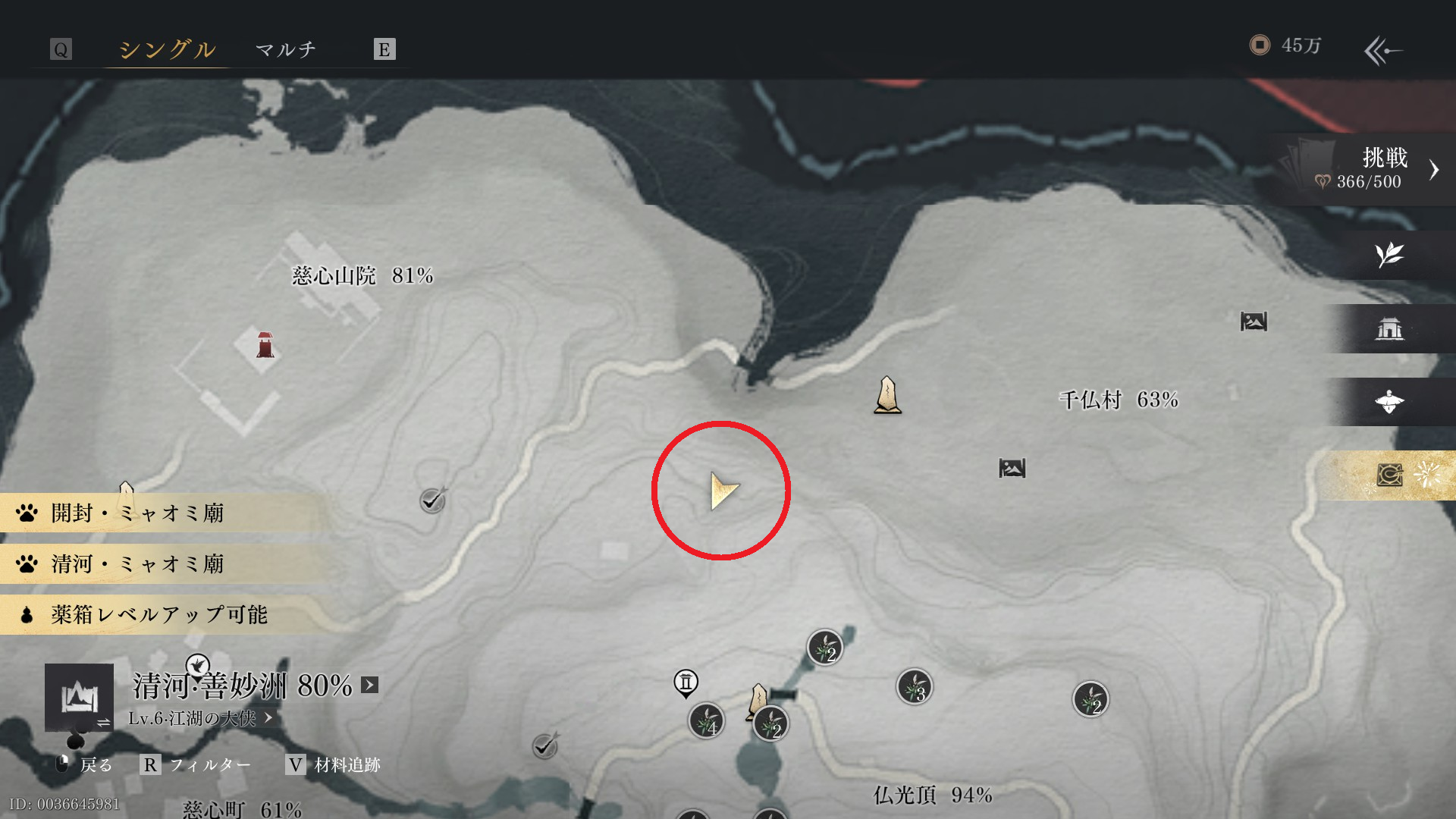Viewport: 1456px width, 819px height.
Task: Open the 薬箱レベルアップ可能 notice
Action: click(x=159, y=615)
